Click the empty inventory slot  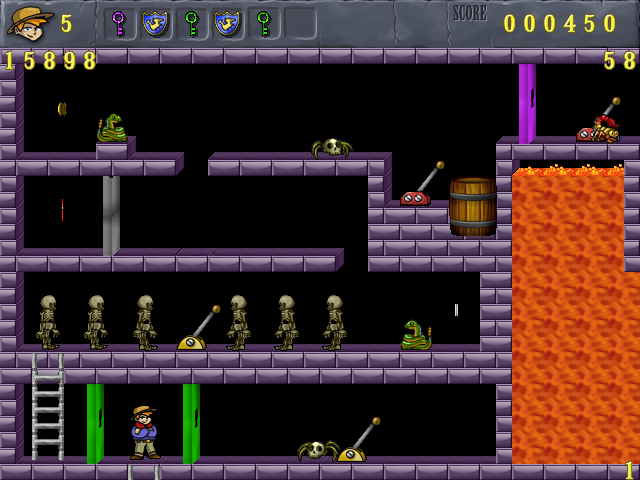coord(300,23)
